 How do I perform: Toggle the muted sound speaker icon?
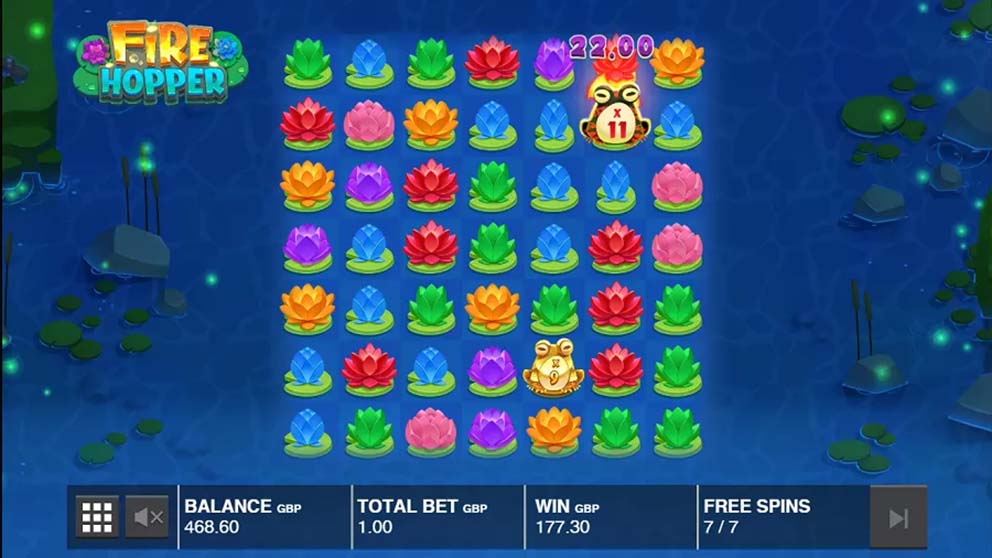149,517
